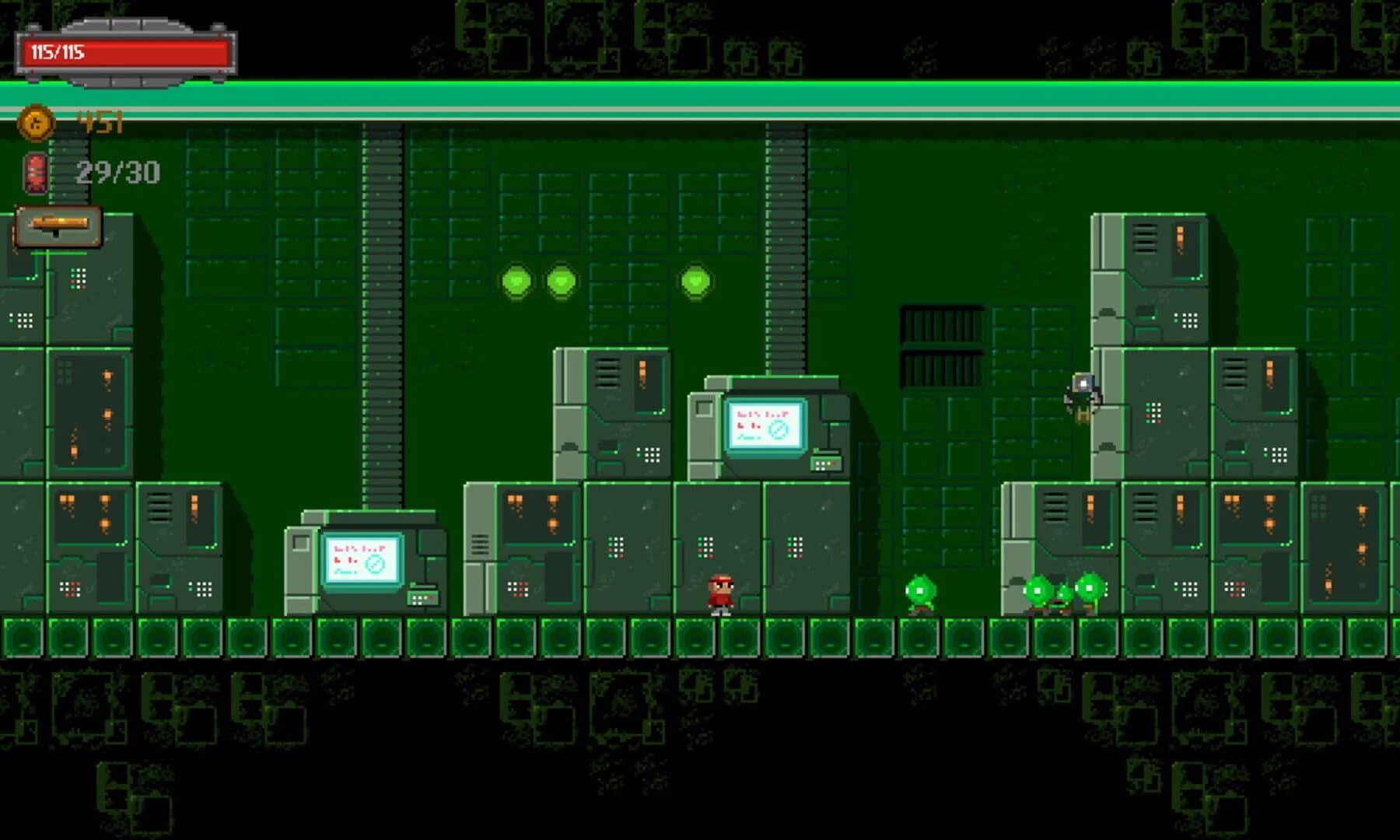This screenshot has height=840, width=1400.
Task: Click the green heart pickup floating alone
Action: click(x=696, y=282)
